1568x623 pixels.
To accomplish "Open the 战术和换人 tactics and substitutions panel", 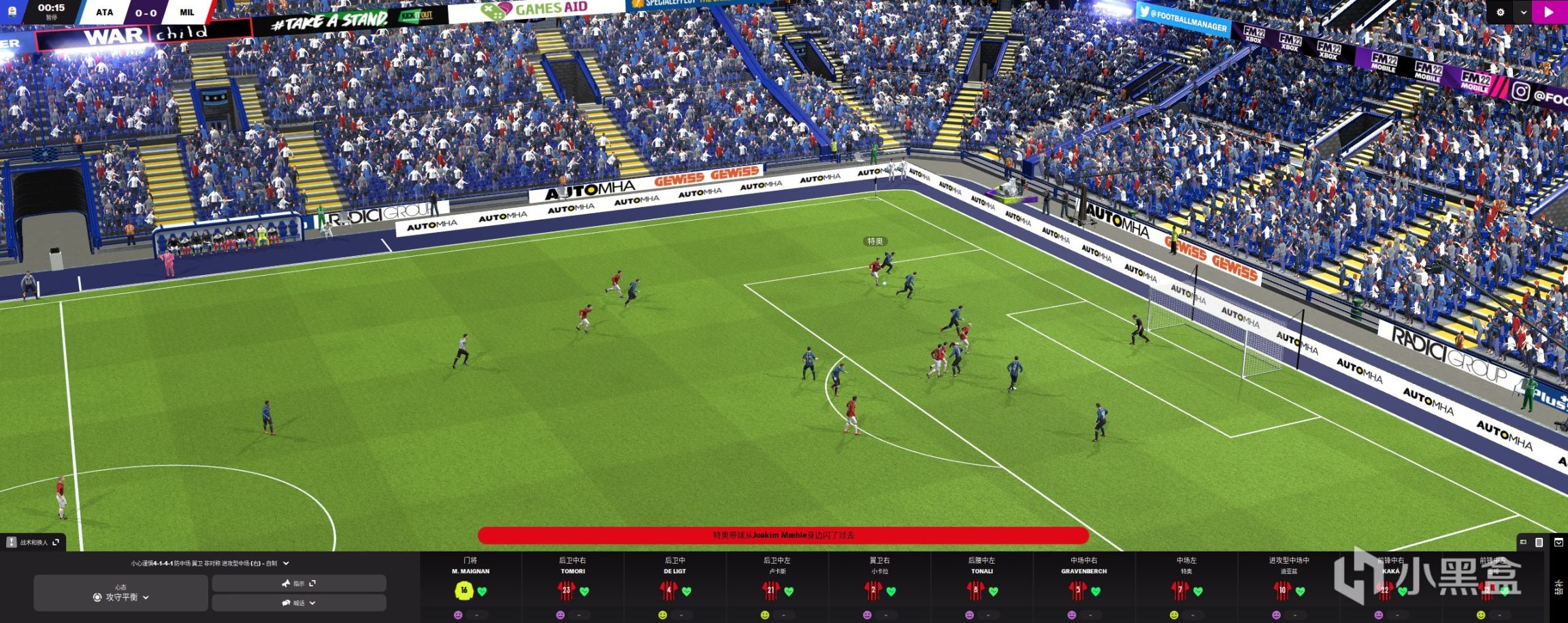I will pyautogui.click(x=33, y=542).
